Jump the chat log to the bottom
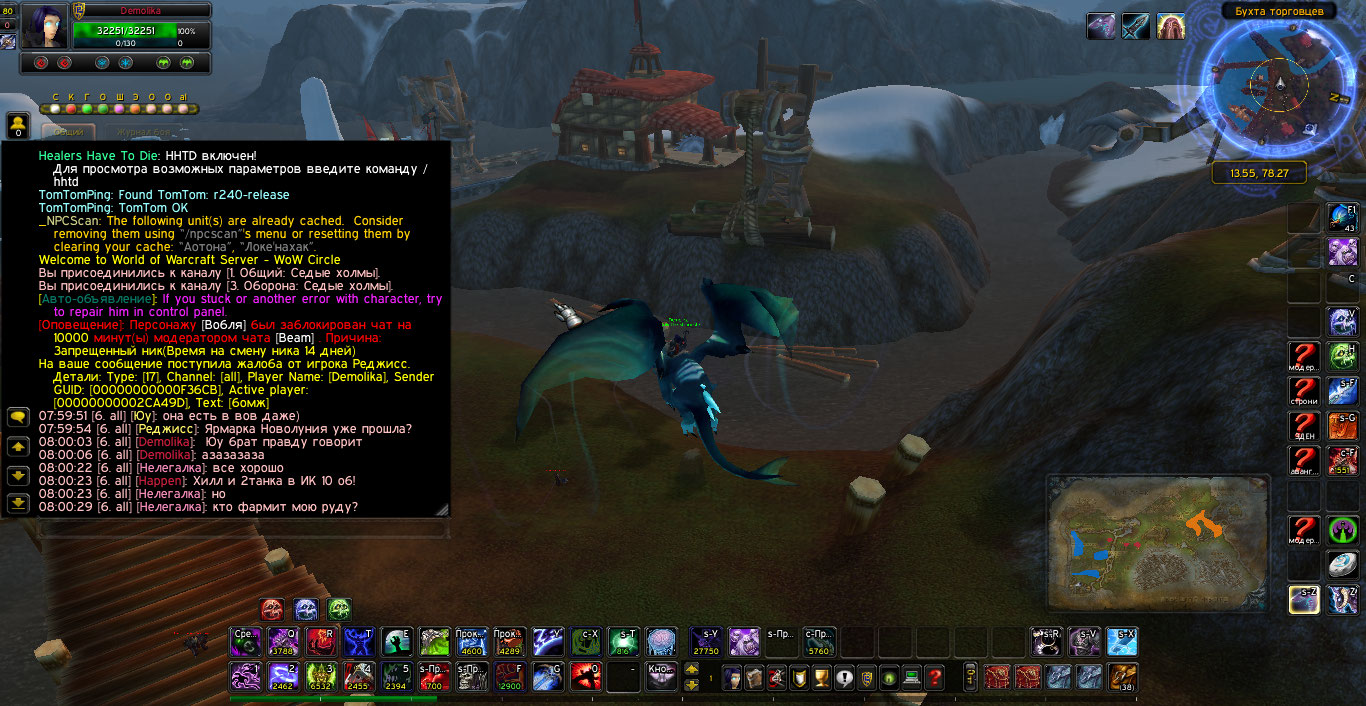This screenshot has height=706, width=1366. click(x=17, y=503)
